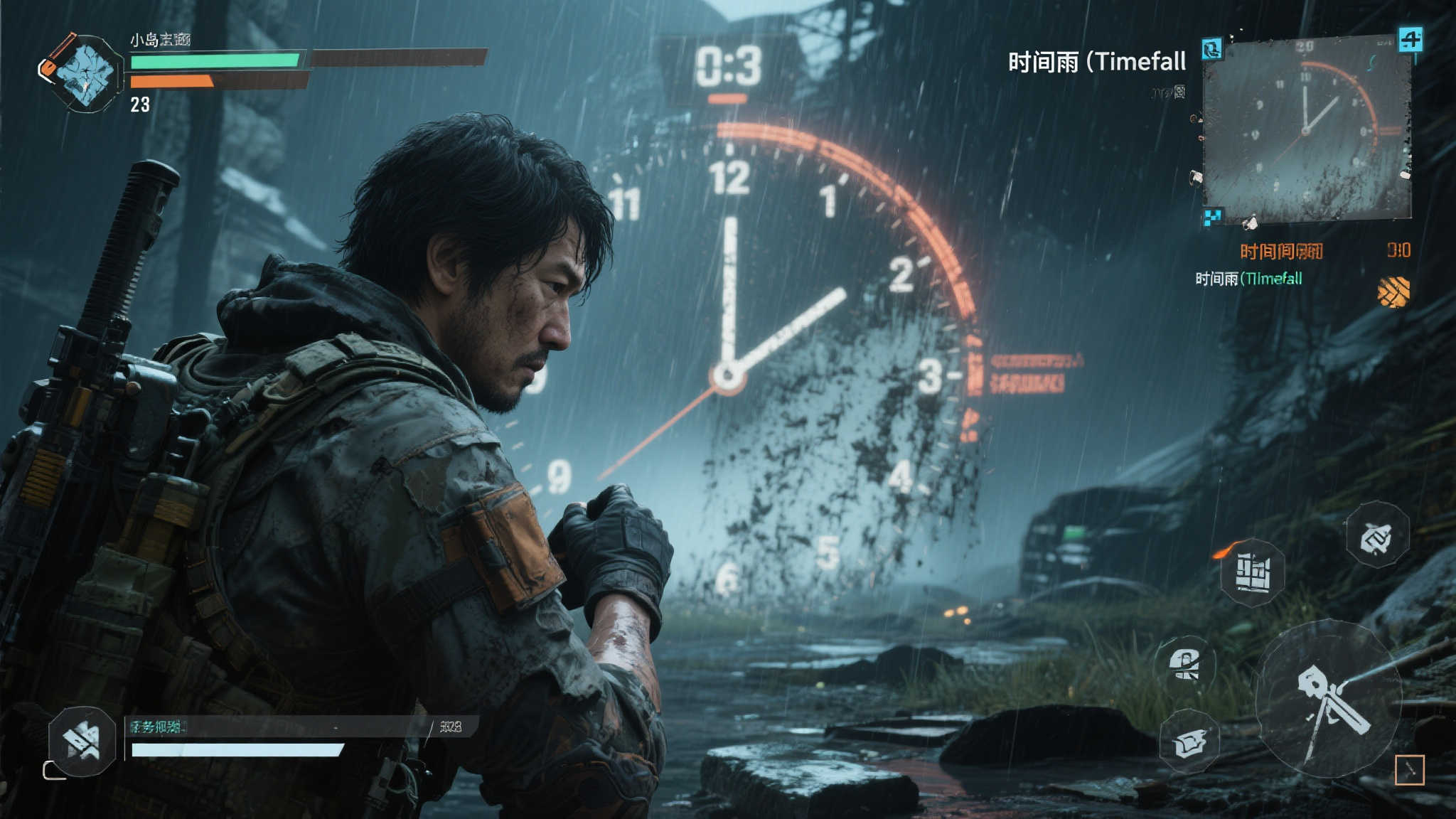Click the blue checkered icon below the minimap
Screen dimensions: 1456x819
tap(1212, 216)
